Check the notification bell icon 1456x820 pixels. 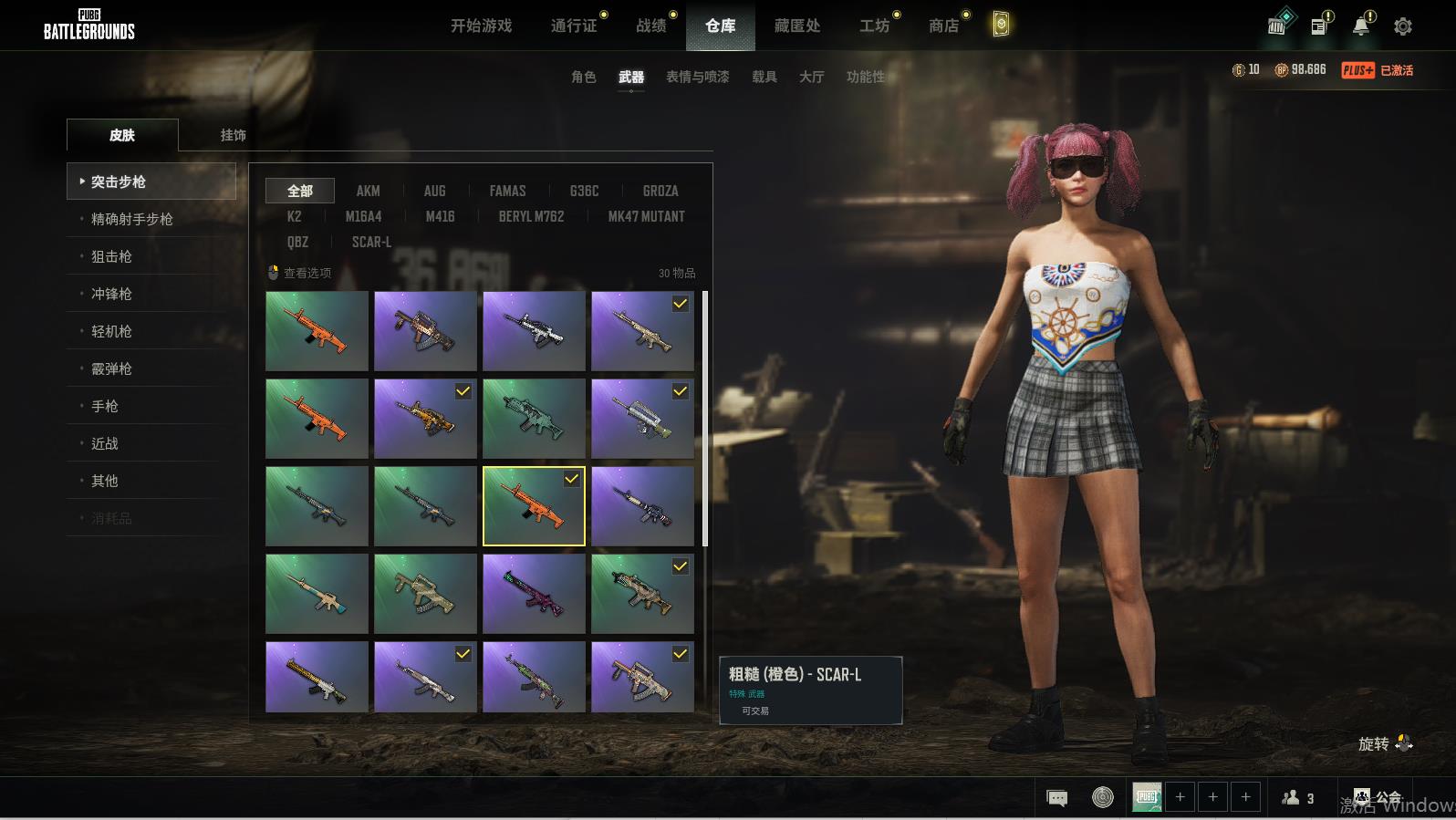pyautogui.click(x=1360, y=26)
